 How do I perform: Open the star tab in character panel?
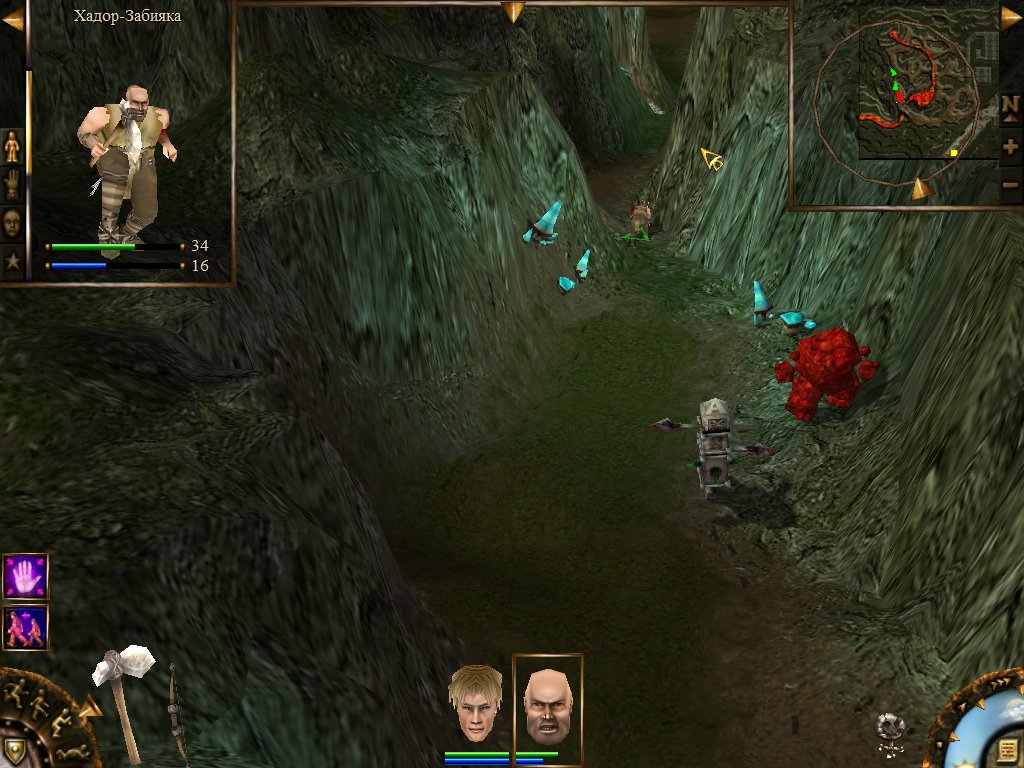(12, 261)
